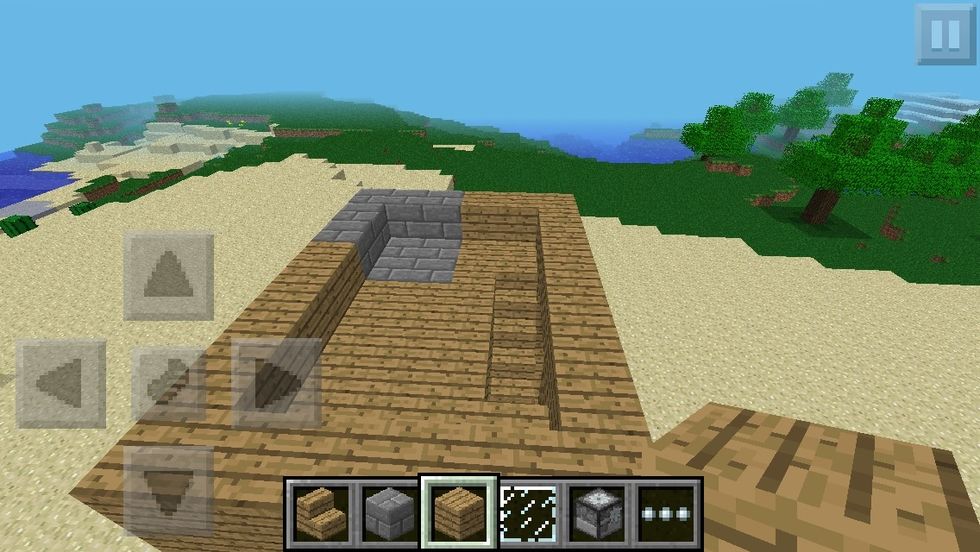980x552 pixels.
Task: Tap the move right arrow
Action: (277, 383)
